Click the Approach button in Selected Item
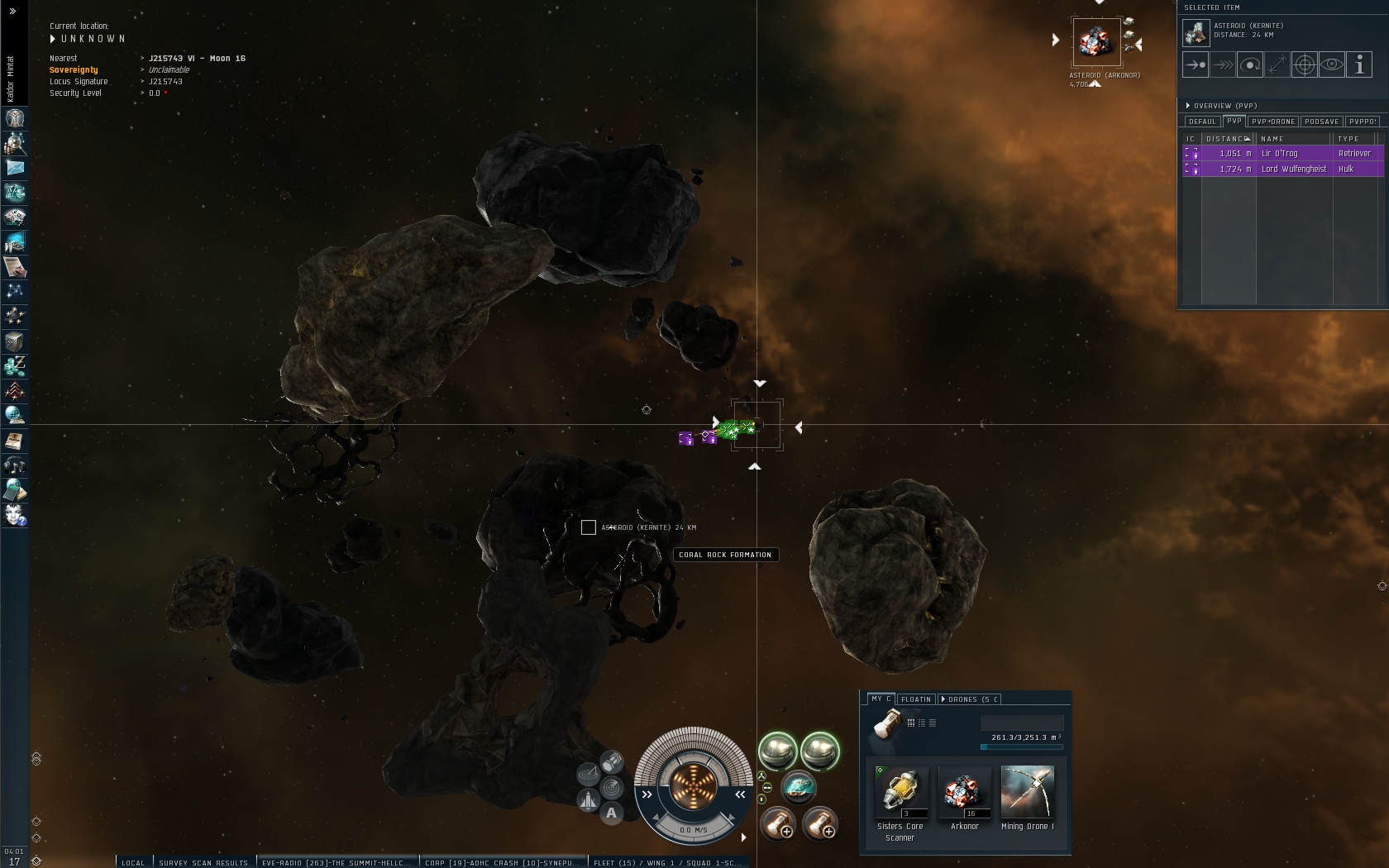The height and width of the screenshot is (868, 1389). coord(1196,64)
